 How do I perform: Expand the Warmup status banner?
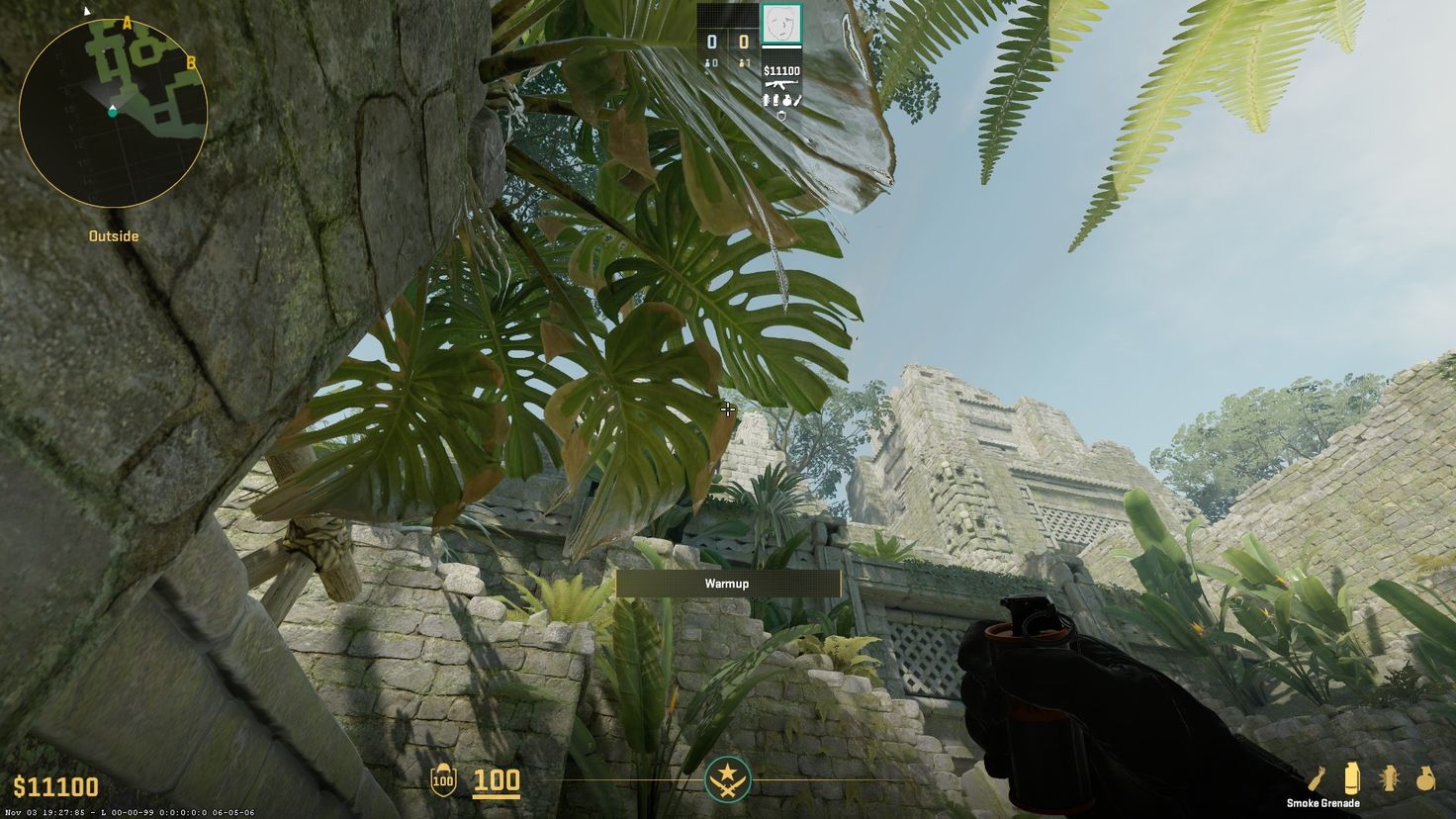(x=728, y=584)
